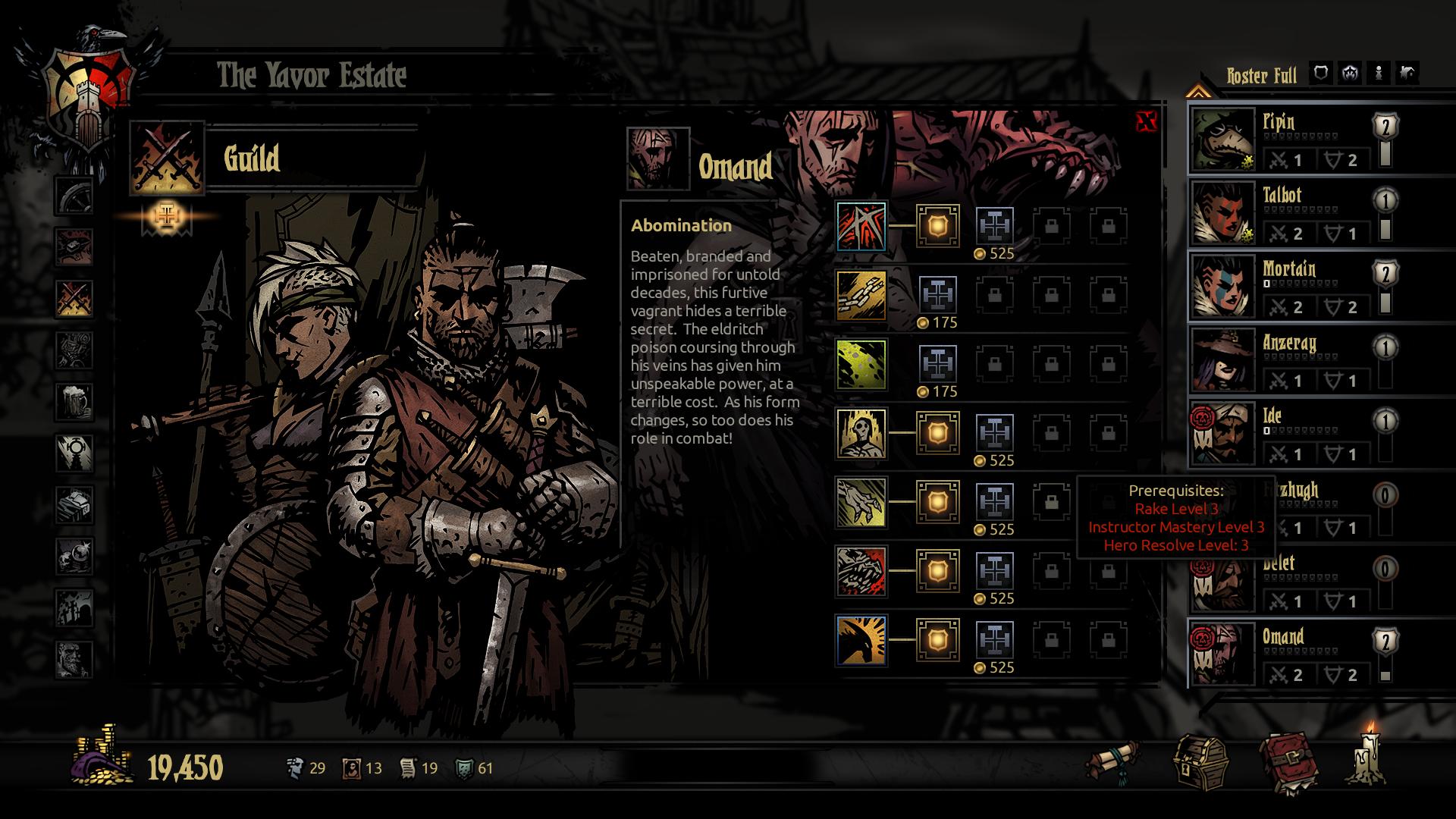Open the scroll map icon
This screenshot has width=1456, height=819.
coord(1112,761)
